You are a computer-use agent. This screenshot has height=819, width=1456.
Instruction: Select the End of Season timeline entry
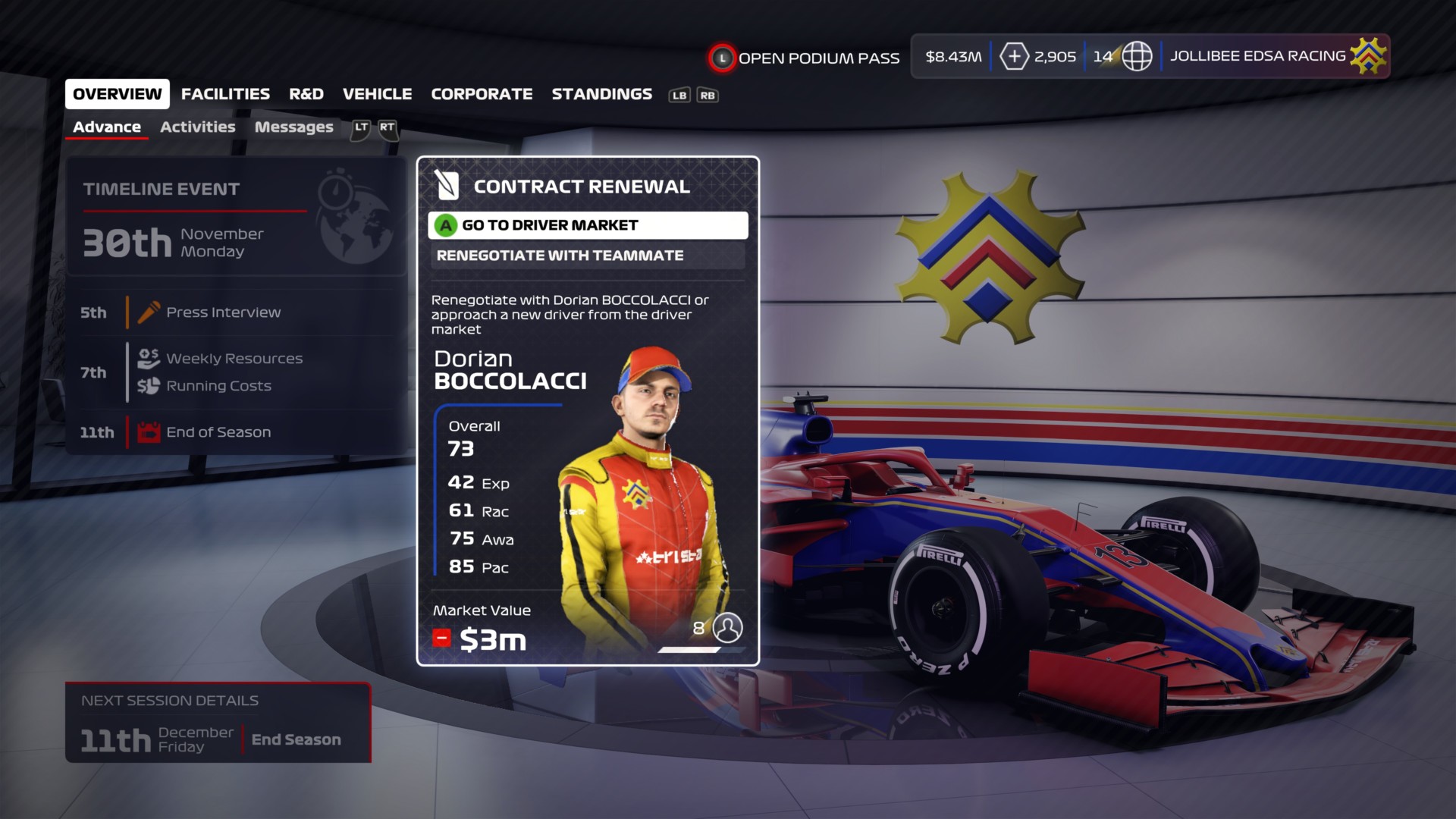point(218,432)
